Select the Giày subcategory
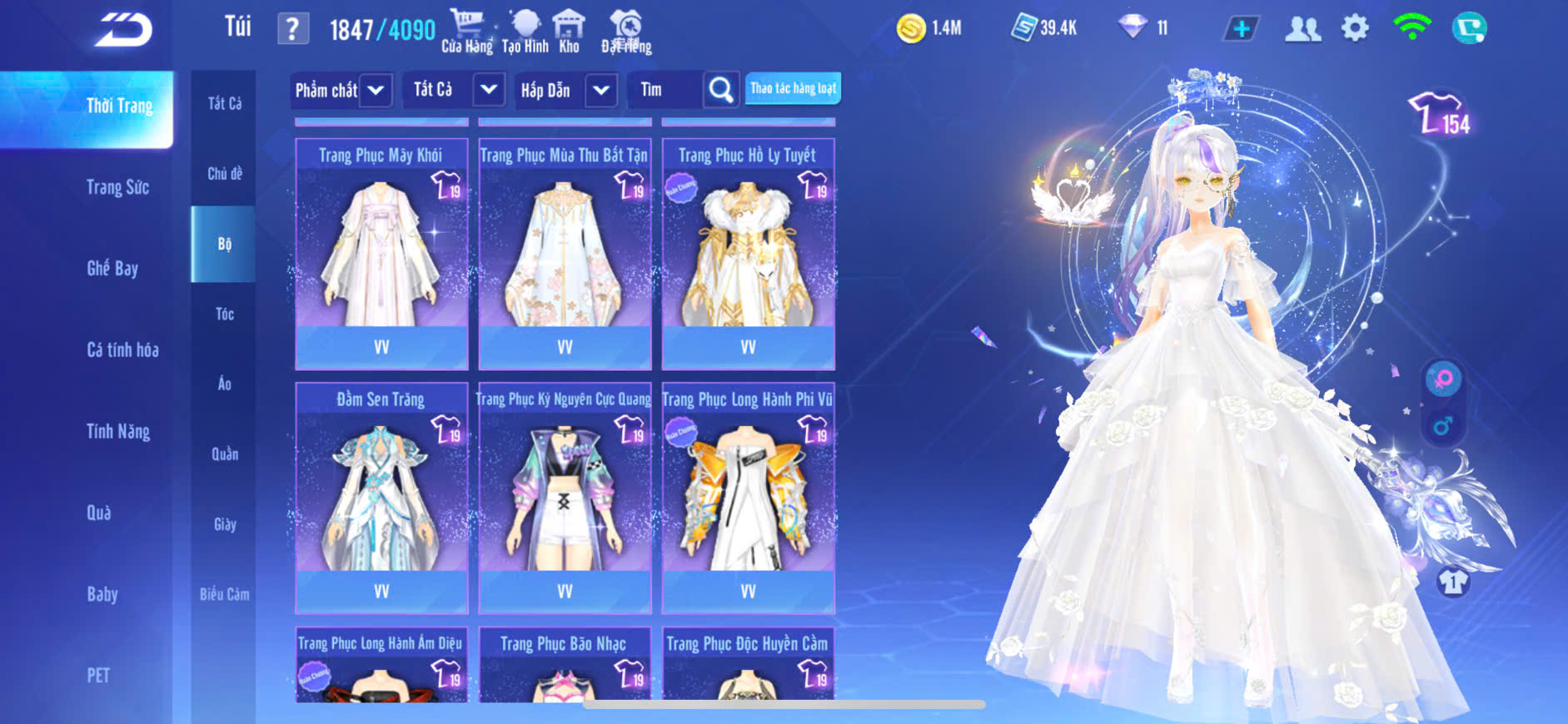This screenshot has width=1568, height=724. point(224,524)
